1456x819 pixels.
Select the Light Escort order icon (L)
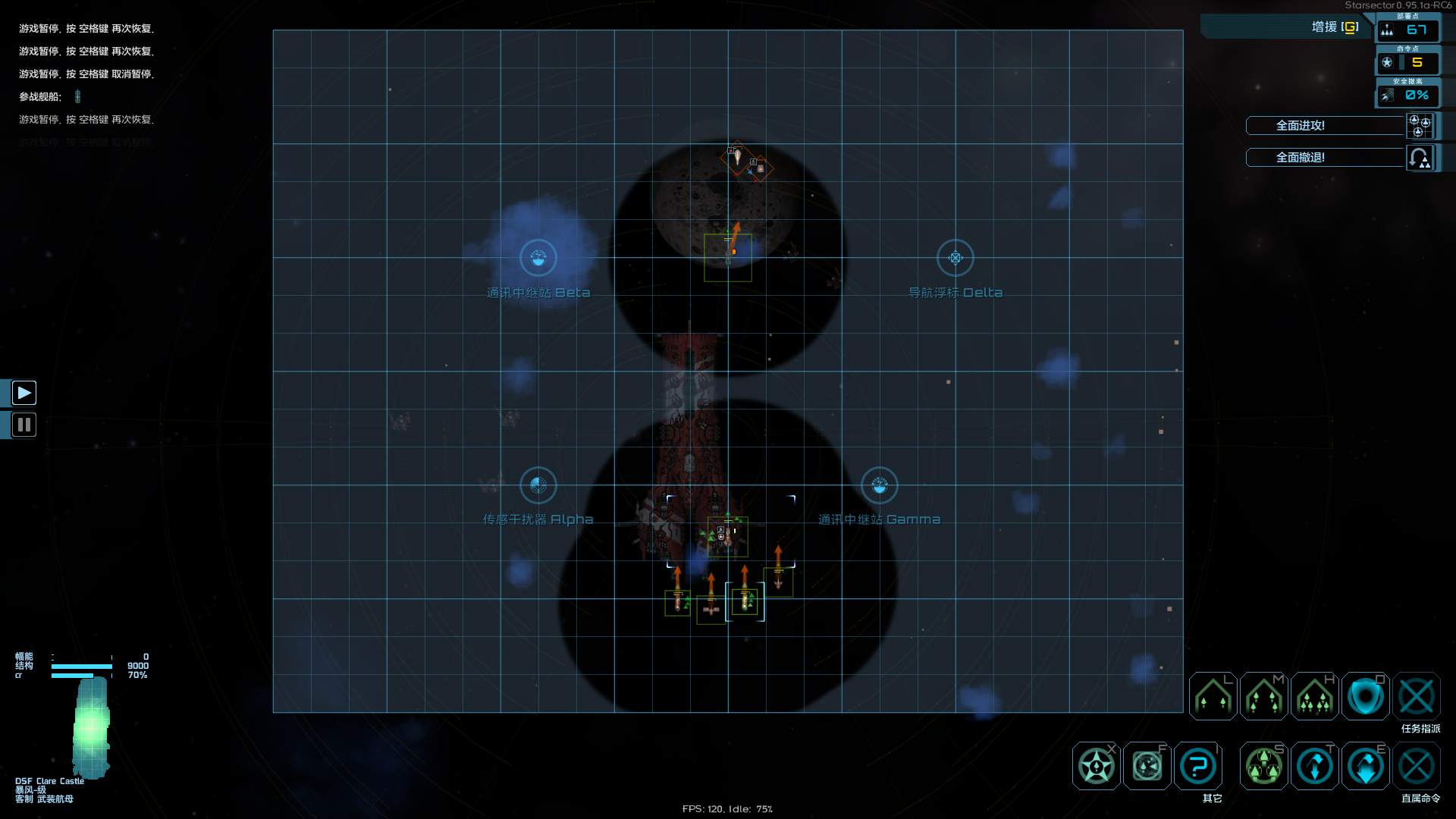pos(1212,696)
